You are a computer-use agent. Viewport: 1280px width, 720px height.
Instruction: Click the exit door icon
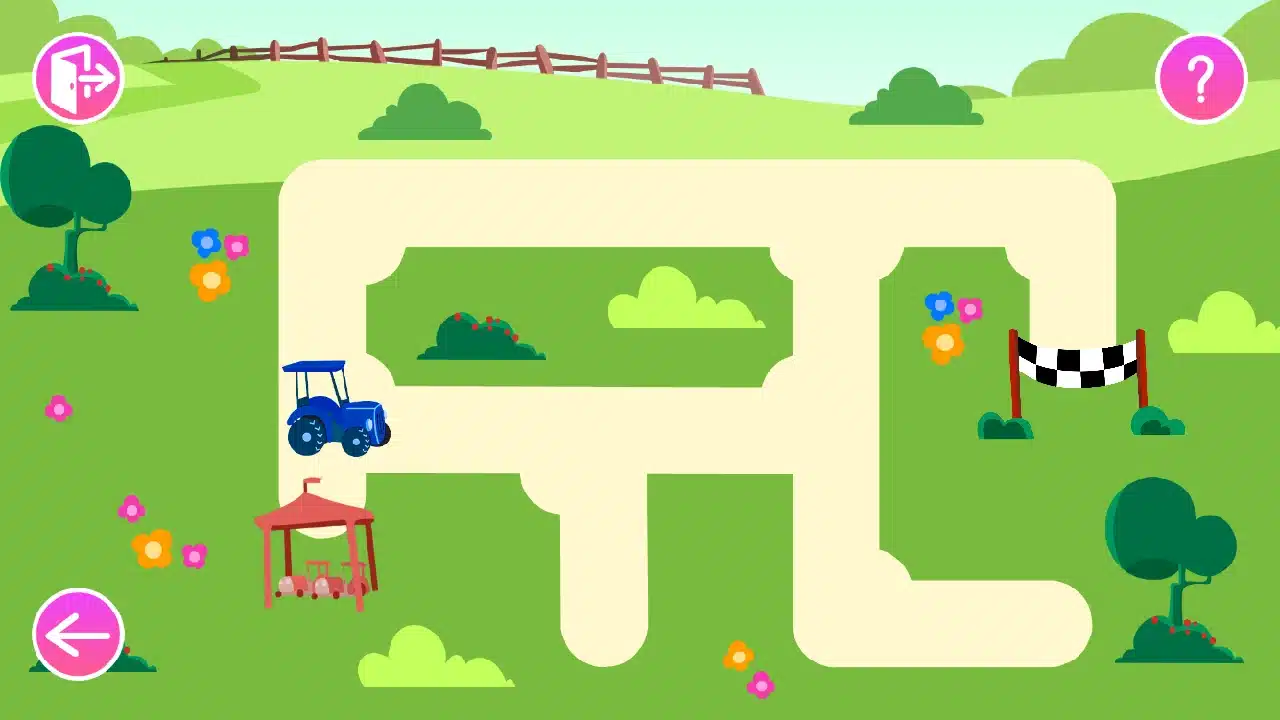click(x=80, y=76)
